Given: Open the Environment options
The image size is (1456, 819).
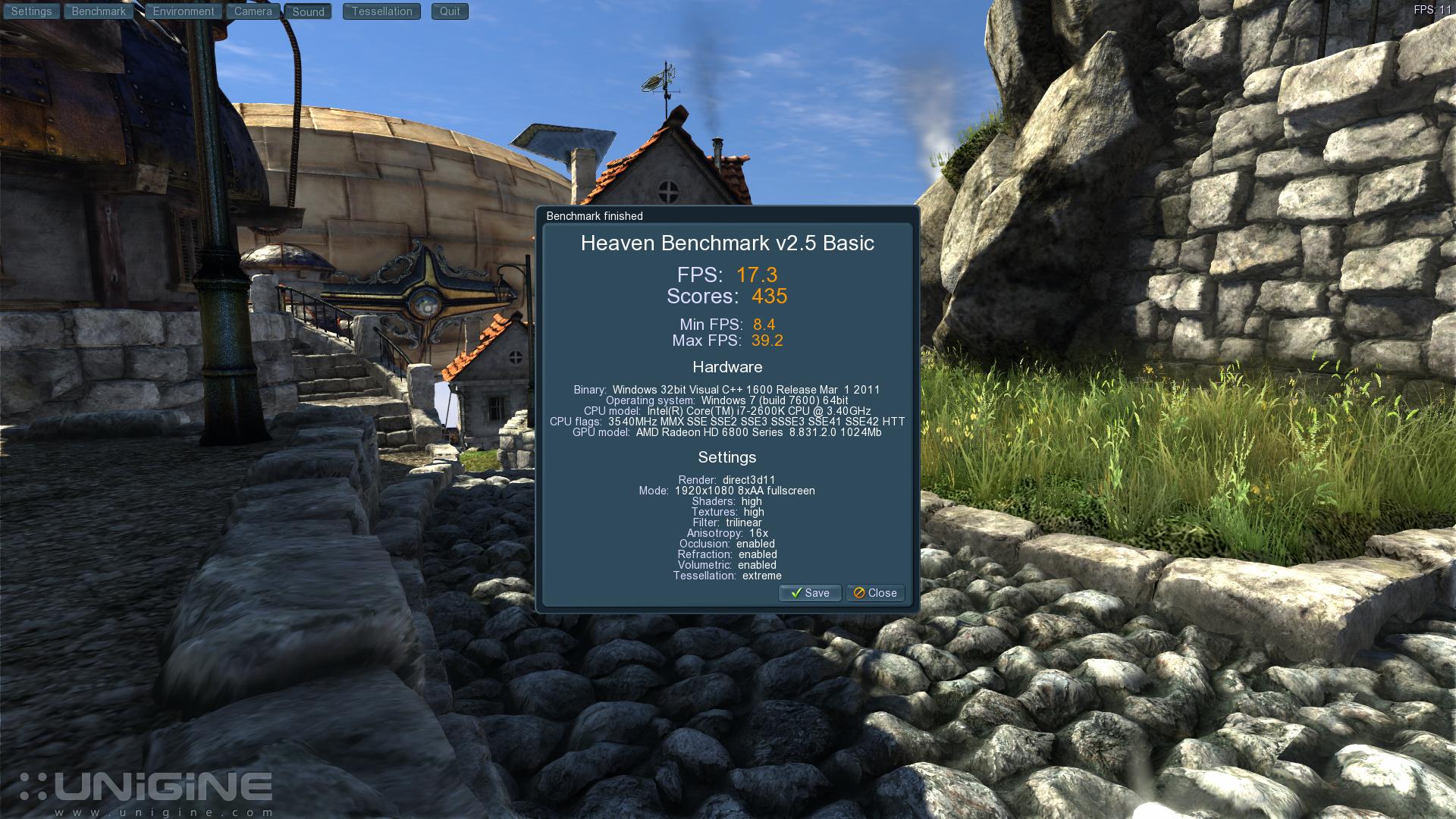Looking at the screenshot, I should click(184, 11).
